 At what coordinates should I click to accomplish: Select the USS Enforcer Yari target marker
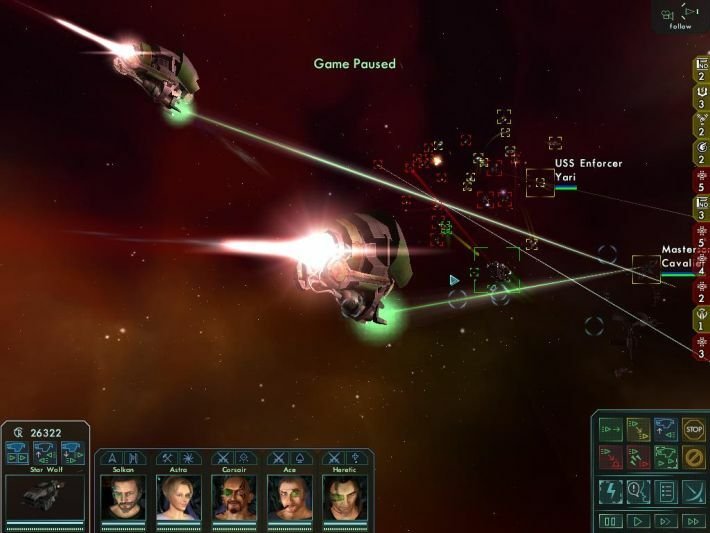(540, 182)
